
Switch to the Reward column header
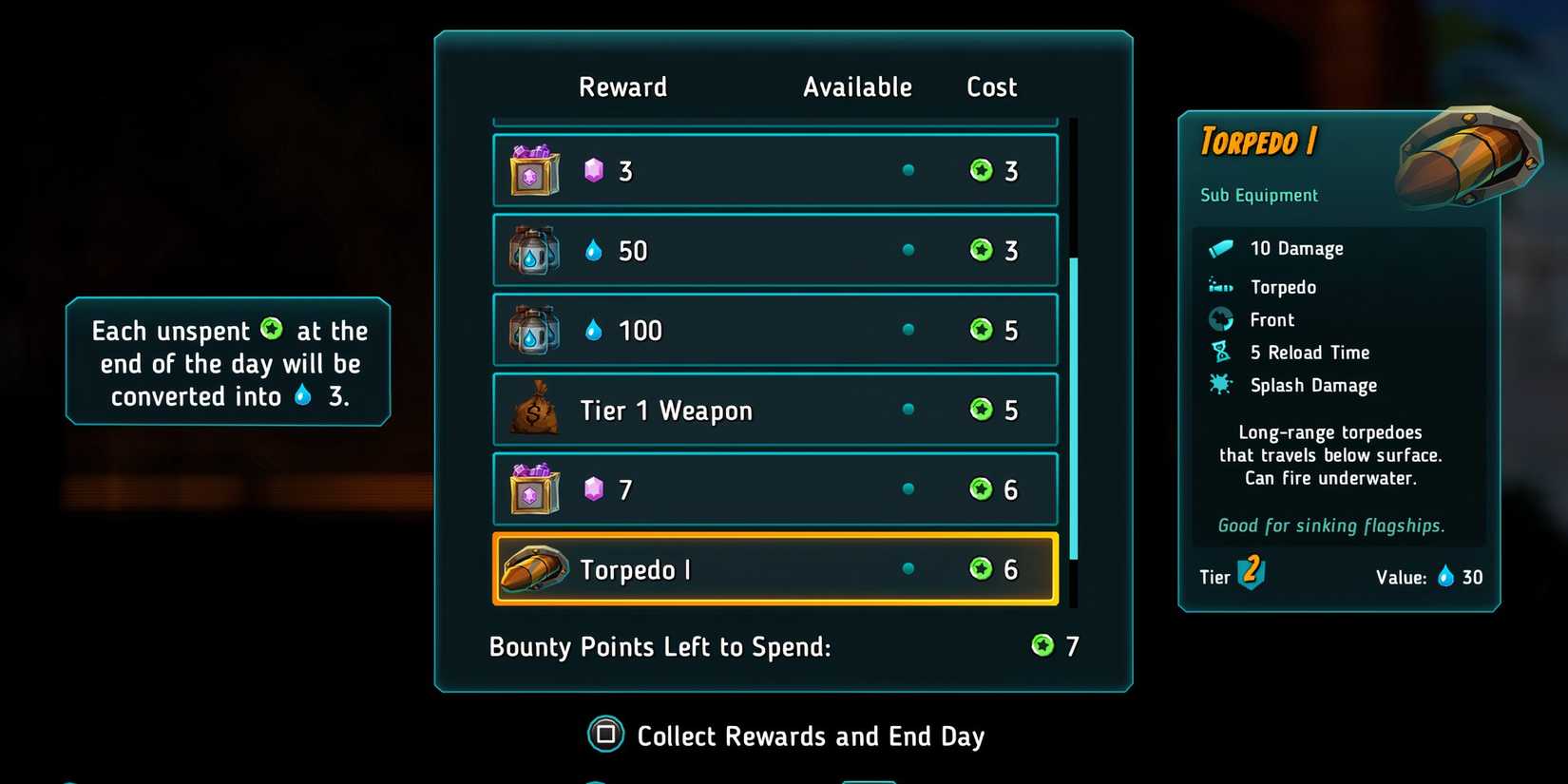click(622, 86)
